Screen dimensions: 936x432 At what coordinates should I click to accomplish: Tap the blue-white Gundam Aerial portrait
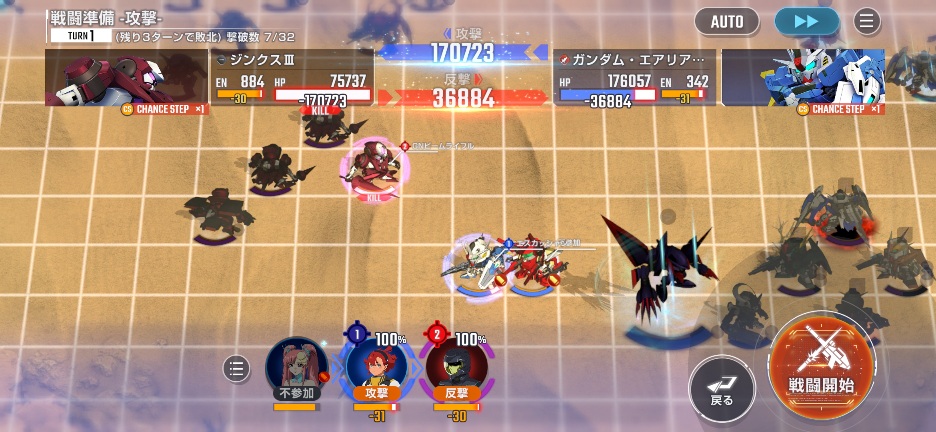[803, 77]
